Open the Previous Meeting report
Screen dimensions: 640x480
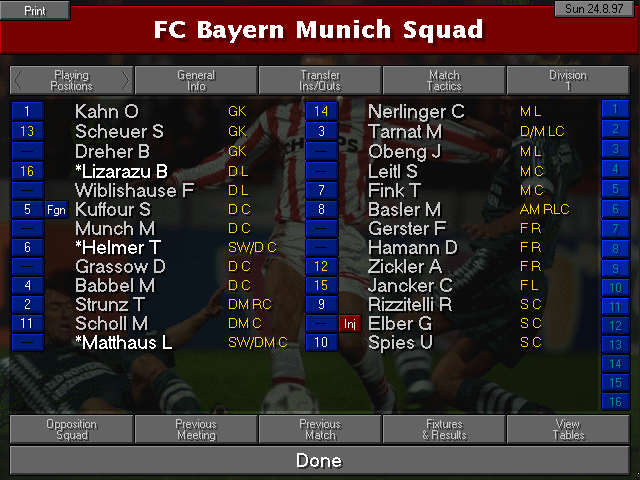click(x=196, y=430)
